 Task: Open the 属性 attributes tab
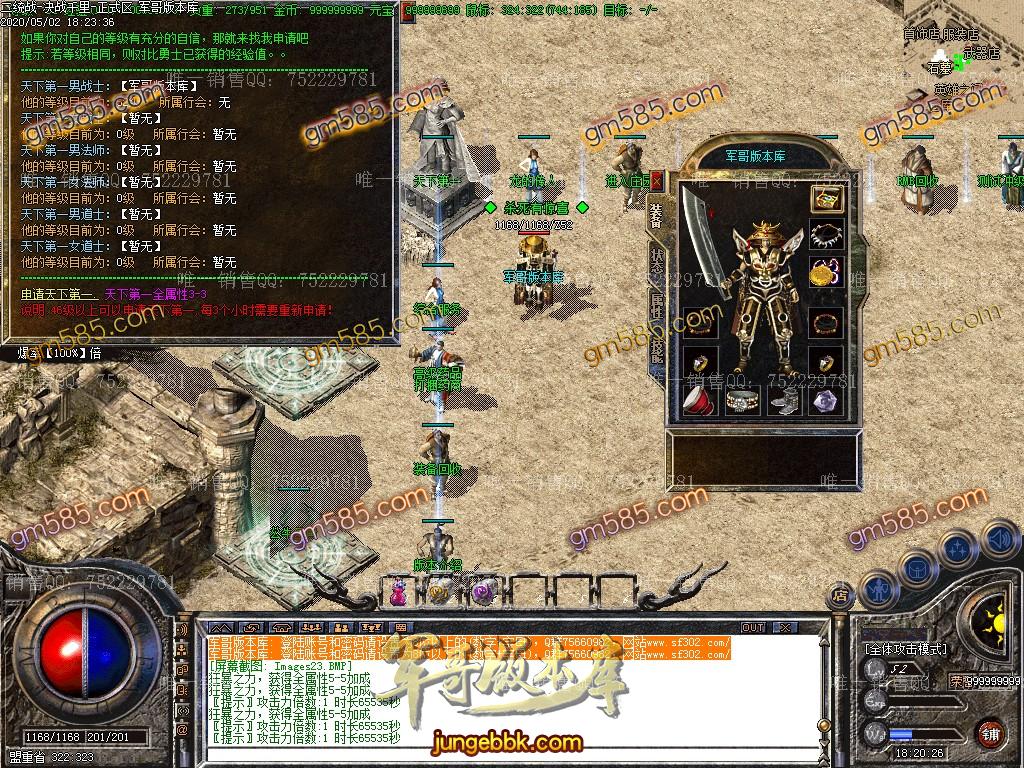pyautogui.click(x=657, y=304)
